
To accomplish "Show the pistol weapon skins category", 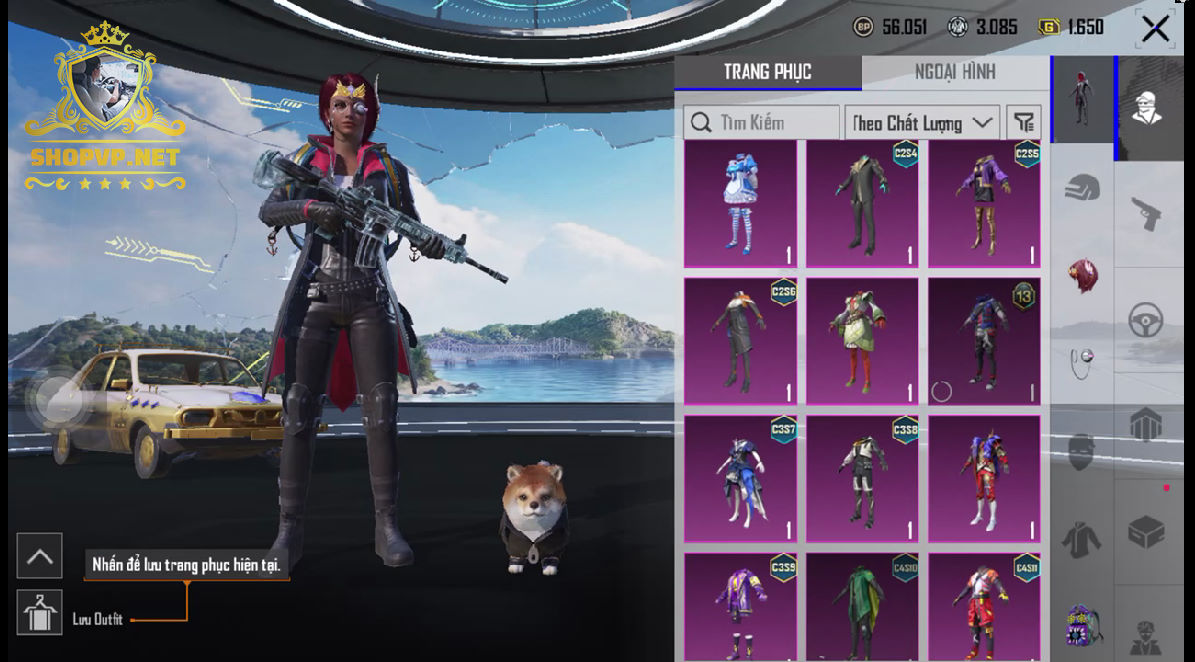I will (1146, 213).
